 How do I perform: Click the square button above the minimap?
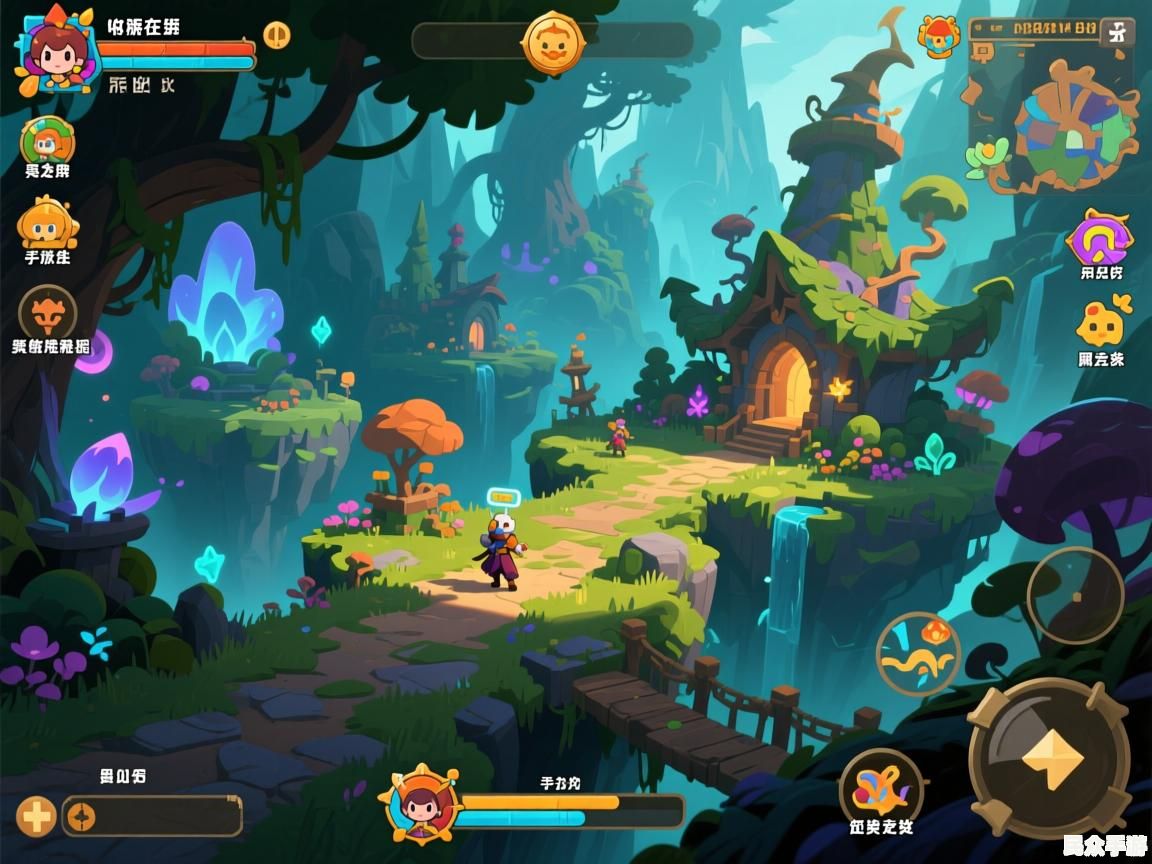pos(1117,31)
